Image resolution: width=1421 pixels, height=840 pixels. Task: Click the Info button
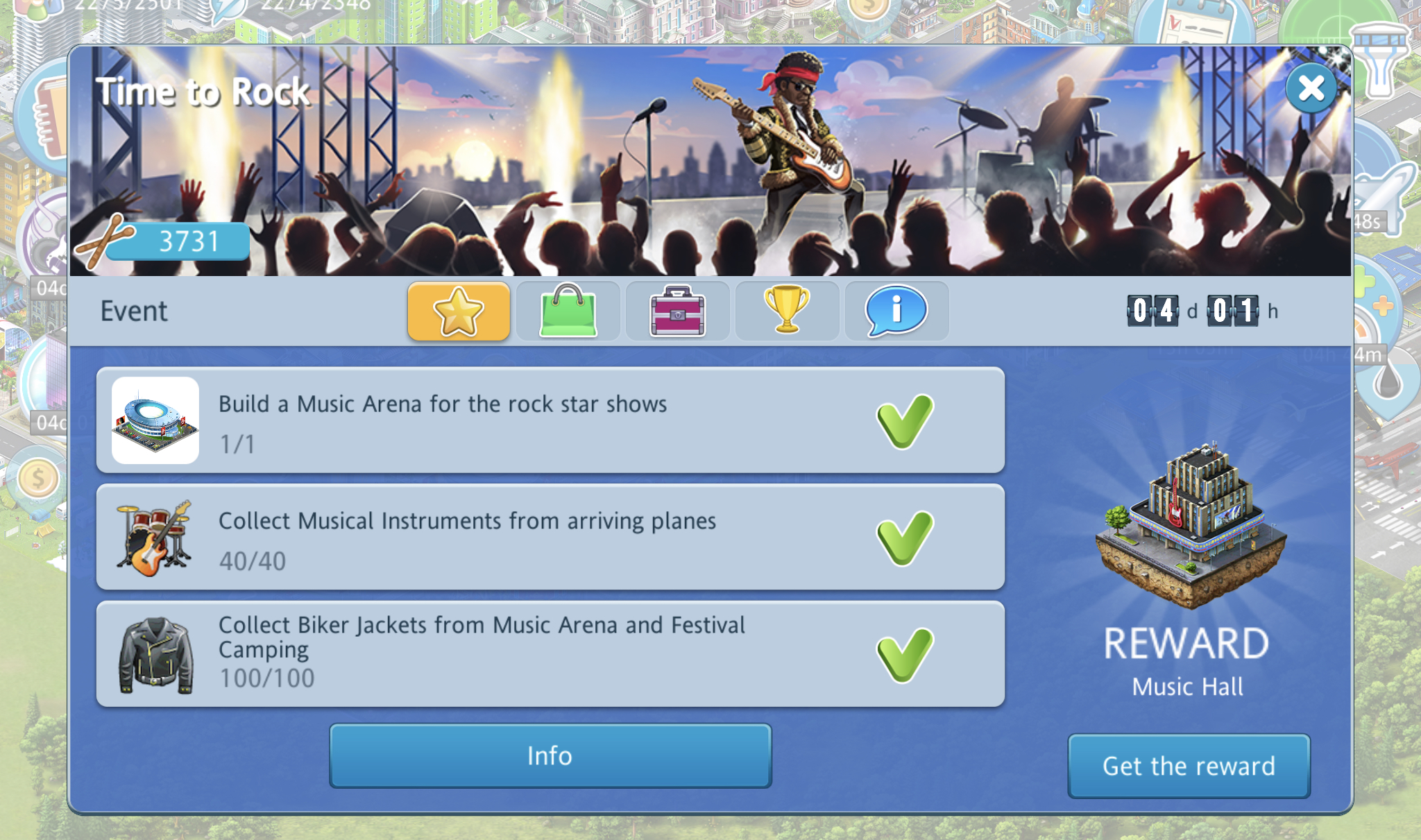tap(550, 755)
